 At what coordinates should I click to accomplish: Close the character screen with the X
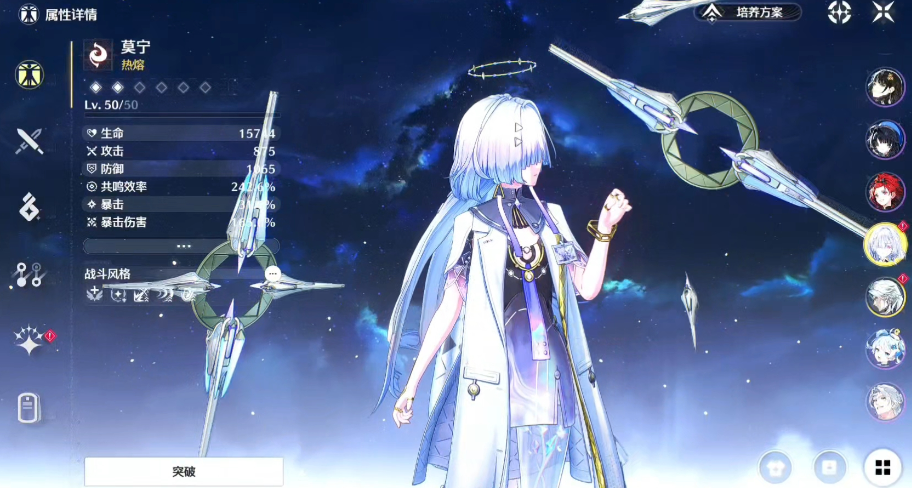pyautogui.click(x=883, y=12)
